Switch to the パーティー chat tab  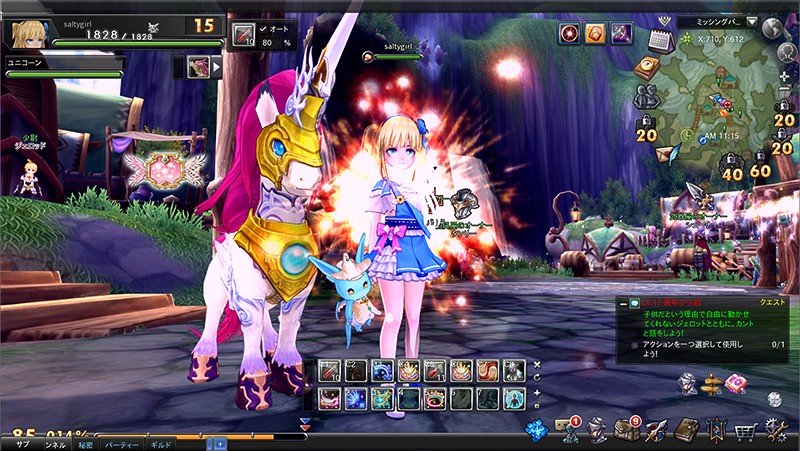coord(122,442)
